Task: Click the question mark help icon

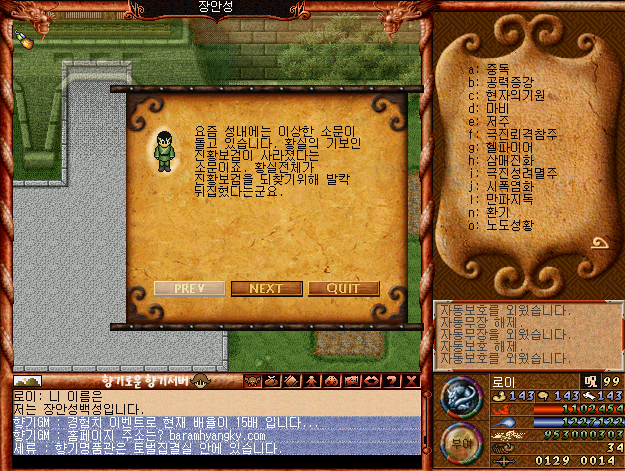Action: point(391,381)
